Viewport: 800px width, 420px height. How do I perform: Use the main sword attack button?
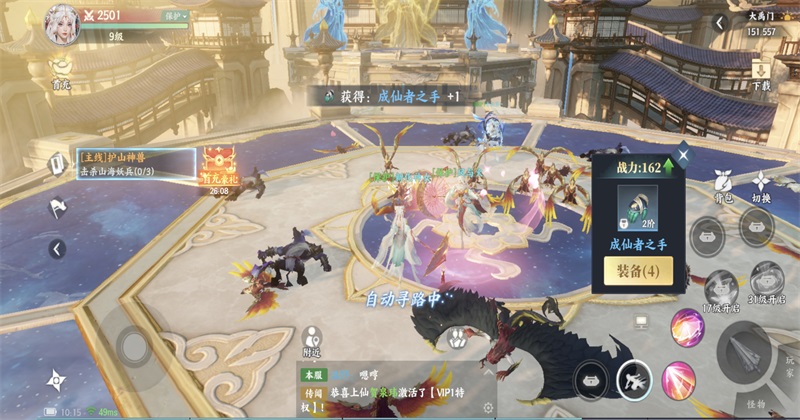(x=746, y=350)
